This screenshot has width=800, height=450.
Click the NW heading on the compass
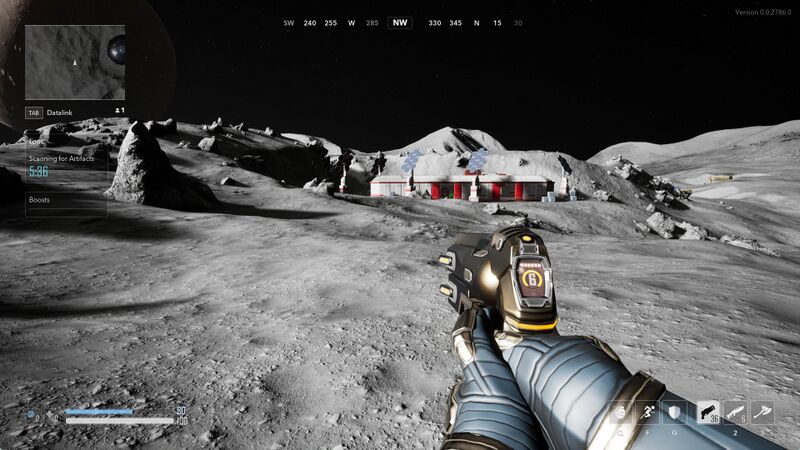click(400, 23)
